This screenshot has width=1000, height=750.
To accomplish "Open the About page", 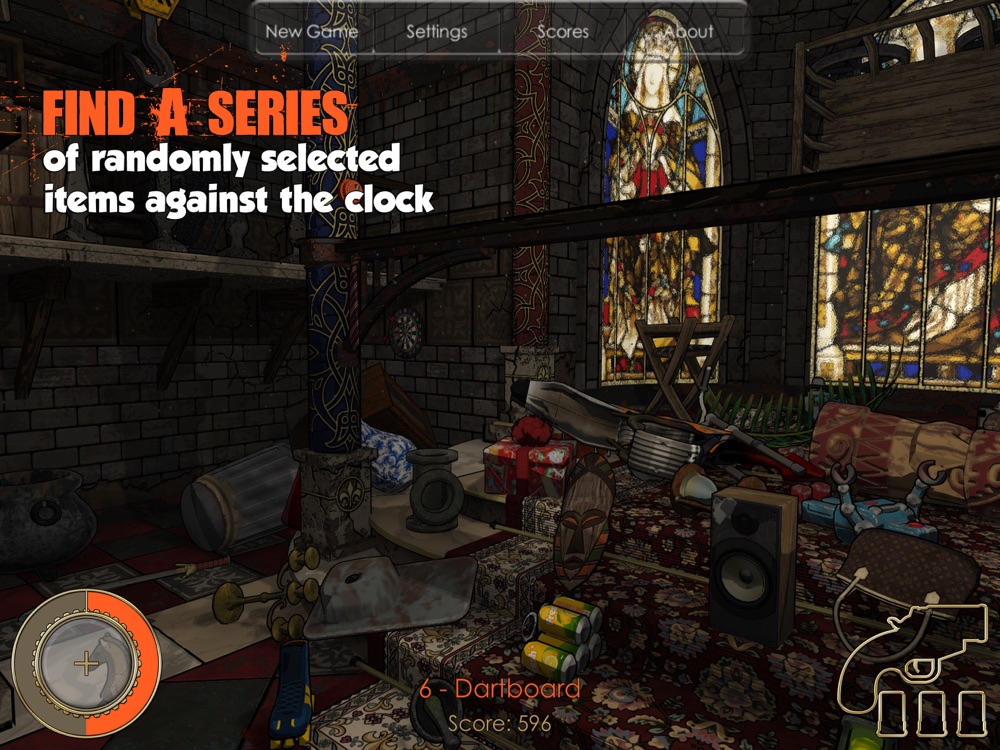I will pos(689,31).
